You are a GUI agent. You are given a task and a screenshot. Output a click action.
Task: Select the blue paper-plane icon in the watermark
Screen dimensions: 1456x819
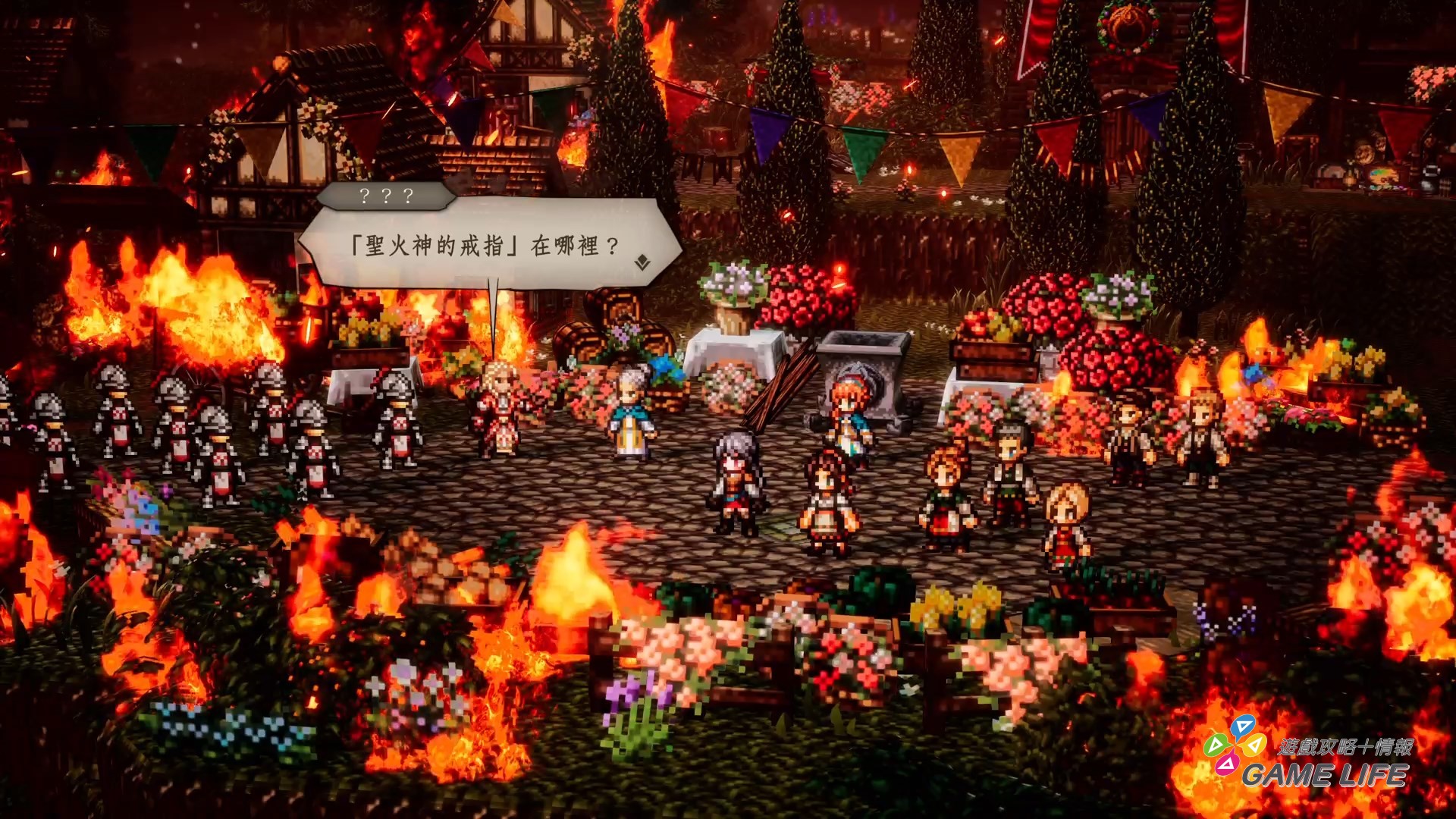[1243, 726]
